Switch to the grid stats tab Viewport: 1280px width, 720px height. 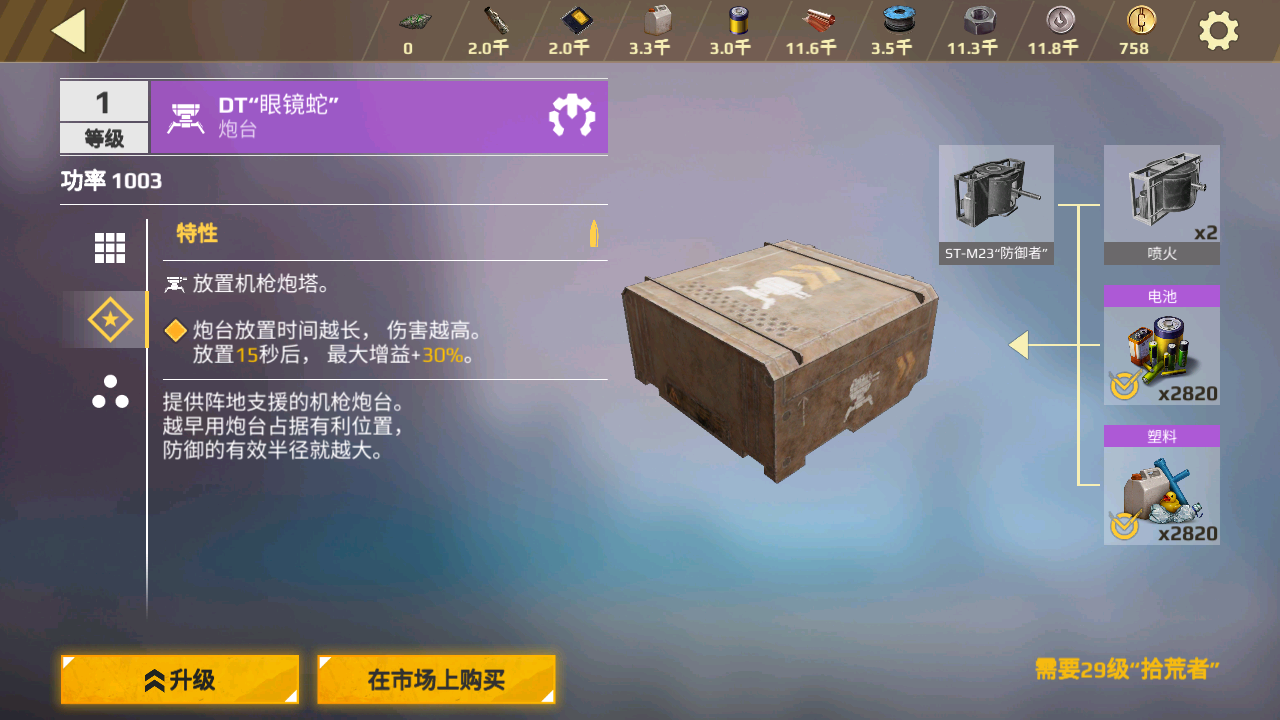[109, 245]
